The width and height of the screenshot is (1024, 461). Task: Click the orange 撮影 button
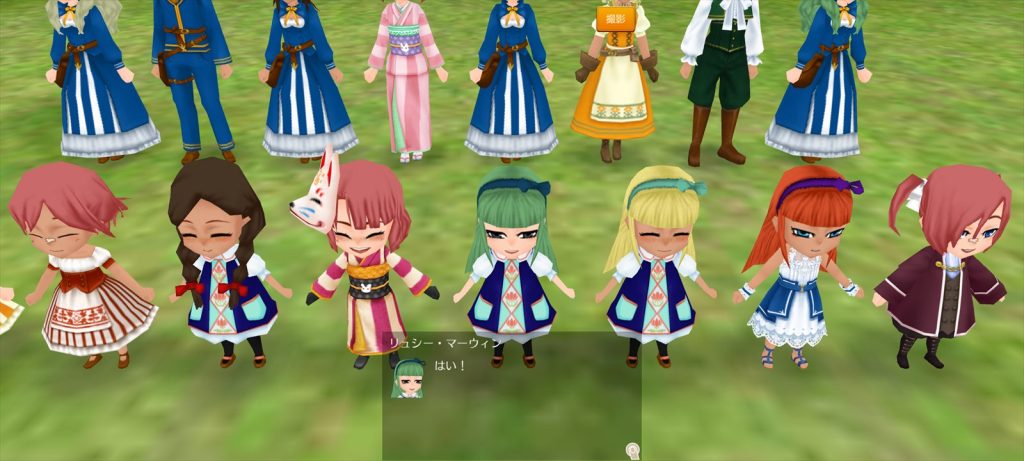[616, 17]
